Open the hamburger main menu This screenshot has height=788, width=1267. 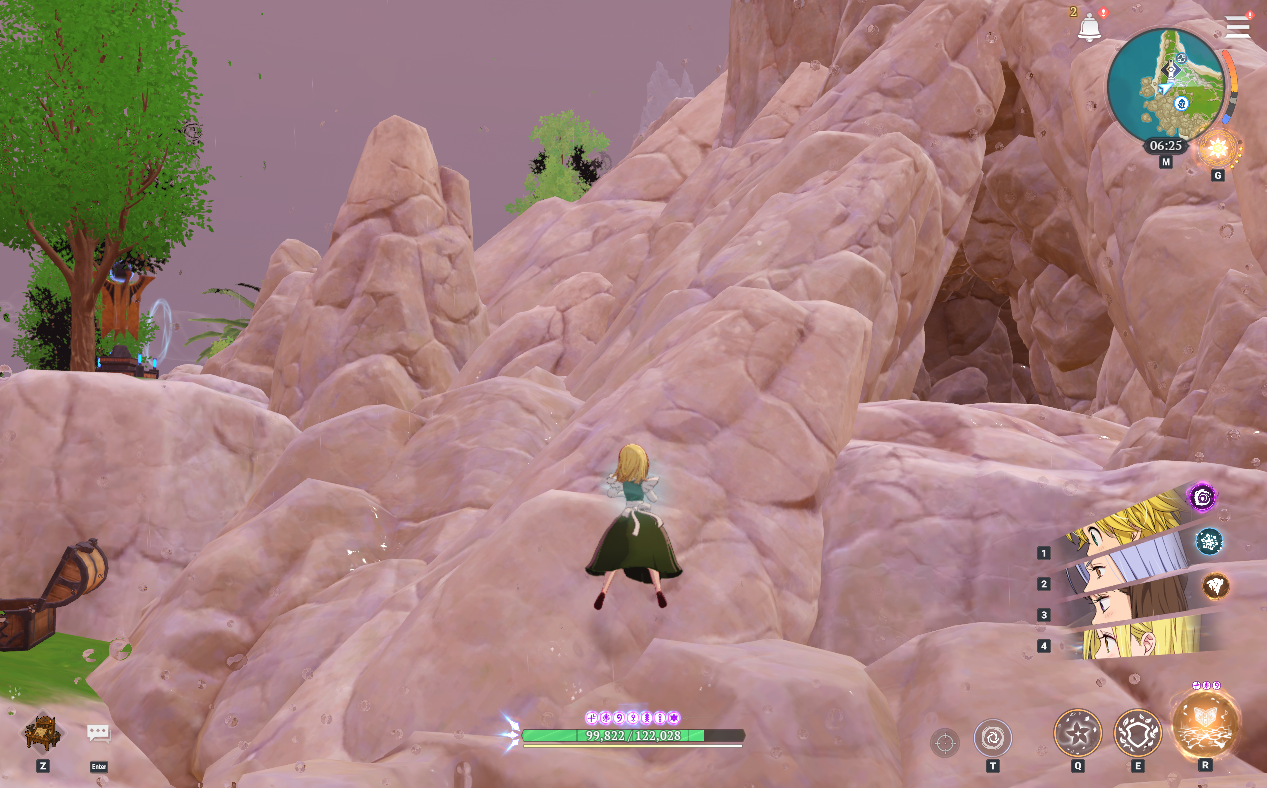click(x=1238, y=27)
